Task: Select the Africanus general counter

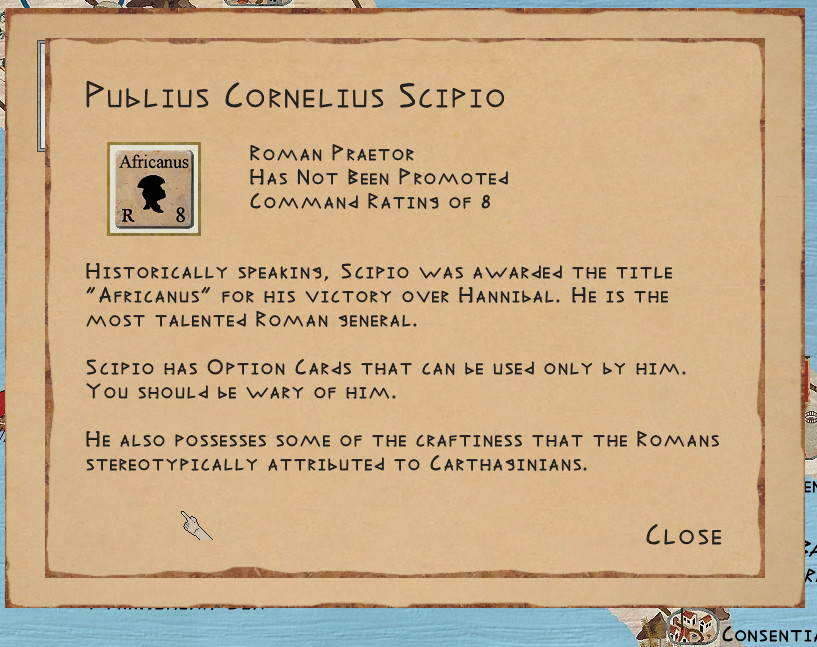Action: tap(154, 189)
